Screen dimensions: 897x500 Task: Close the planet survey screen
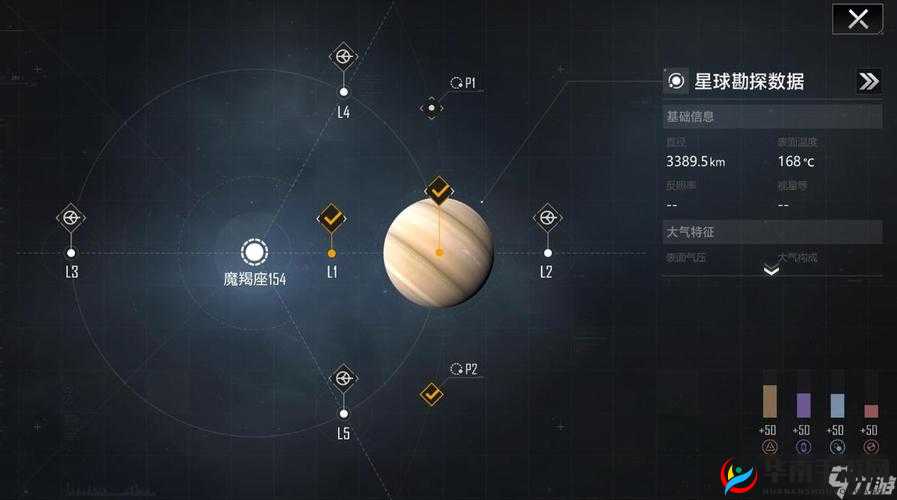[x=857, y=19]
